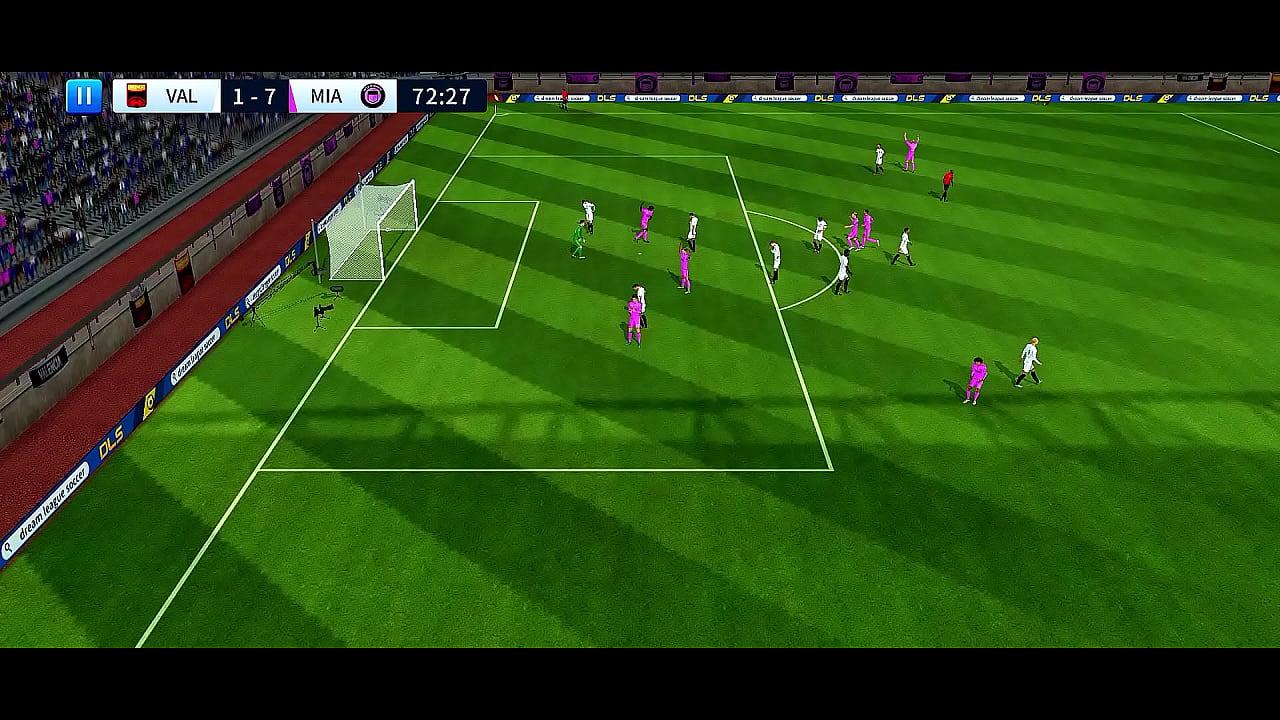Image resolution: width=1280 pixels, height=720 pixels.
Task: Click the MIA circular club emblem
Action: [x=373, y=96]
